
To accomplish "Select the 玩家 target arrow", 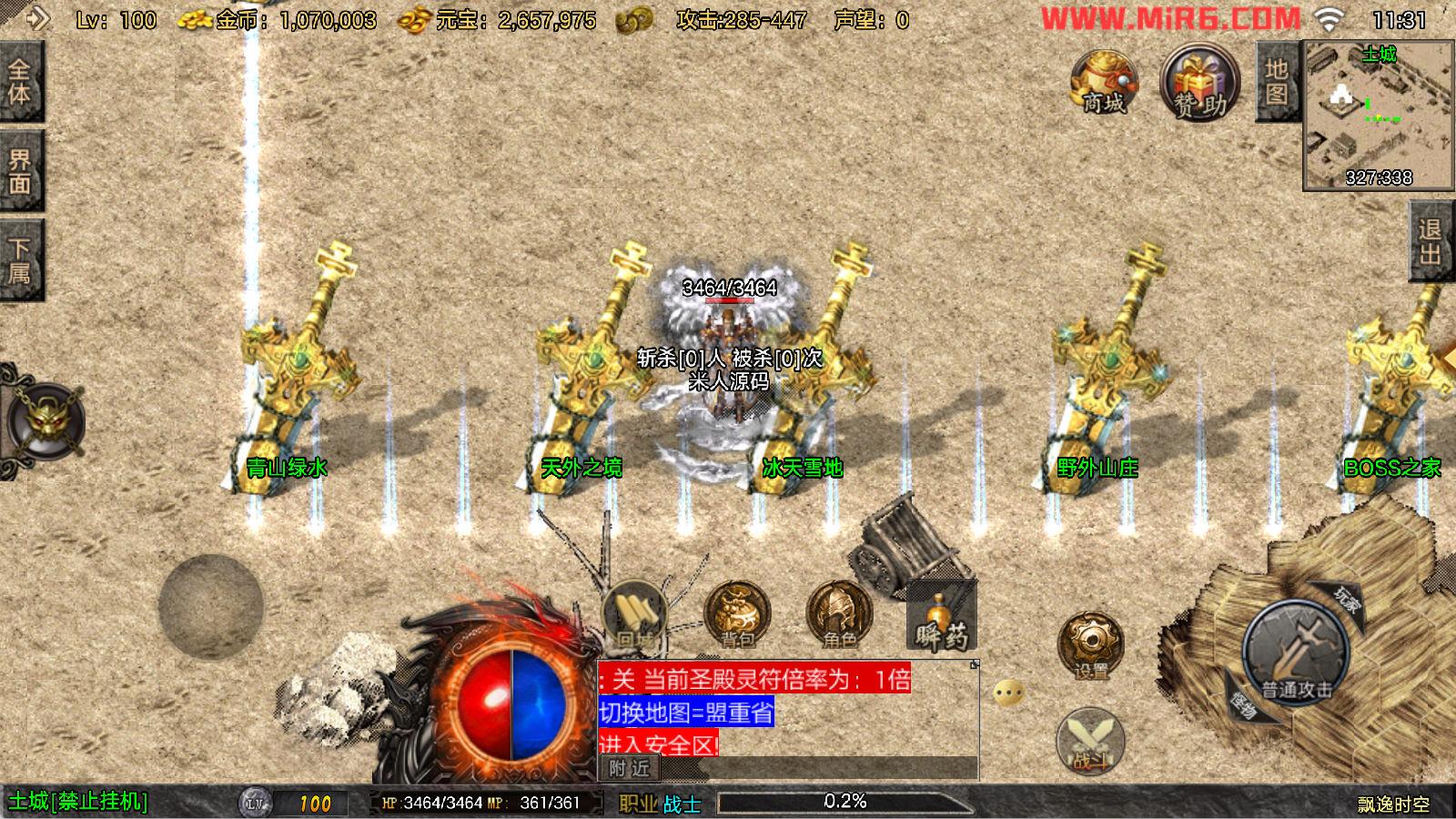I will click(1345, 600).
